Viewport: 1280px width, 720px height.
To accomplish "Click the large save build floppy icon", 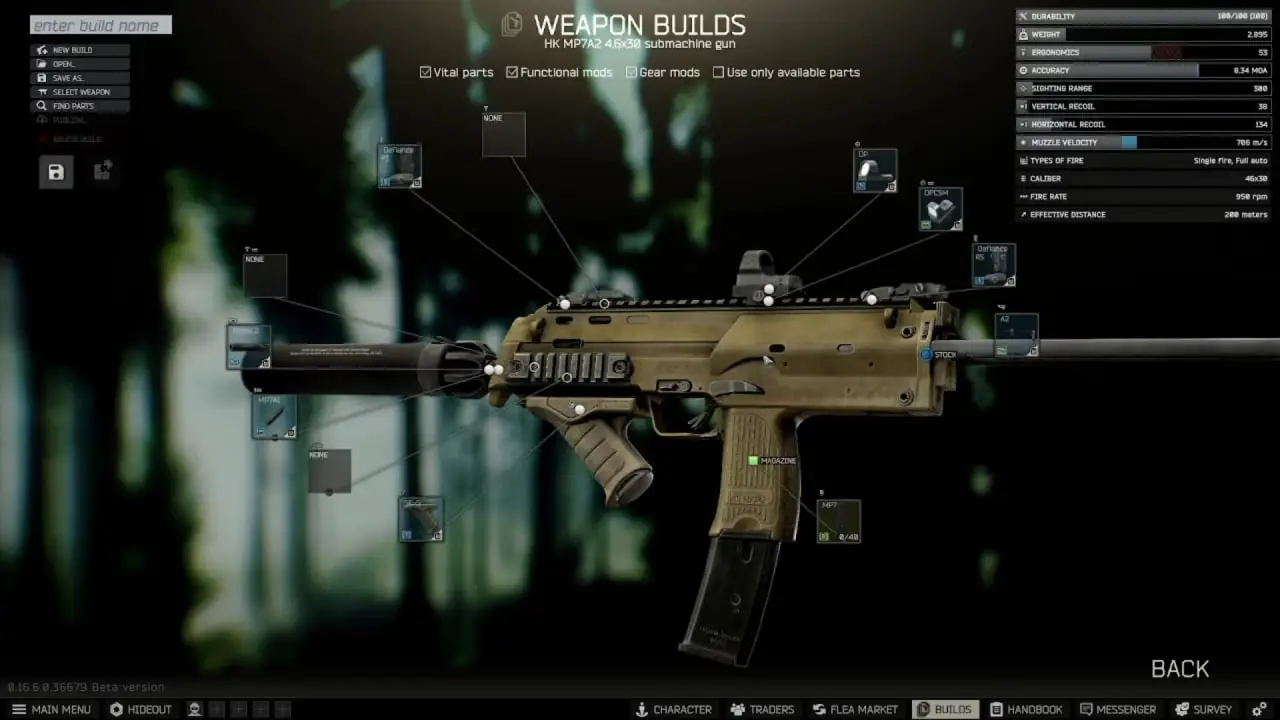I will 56,172.
